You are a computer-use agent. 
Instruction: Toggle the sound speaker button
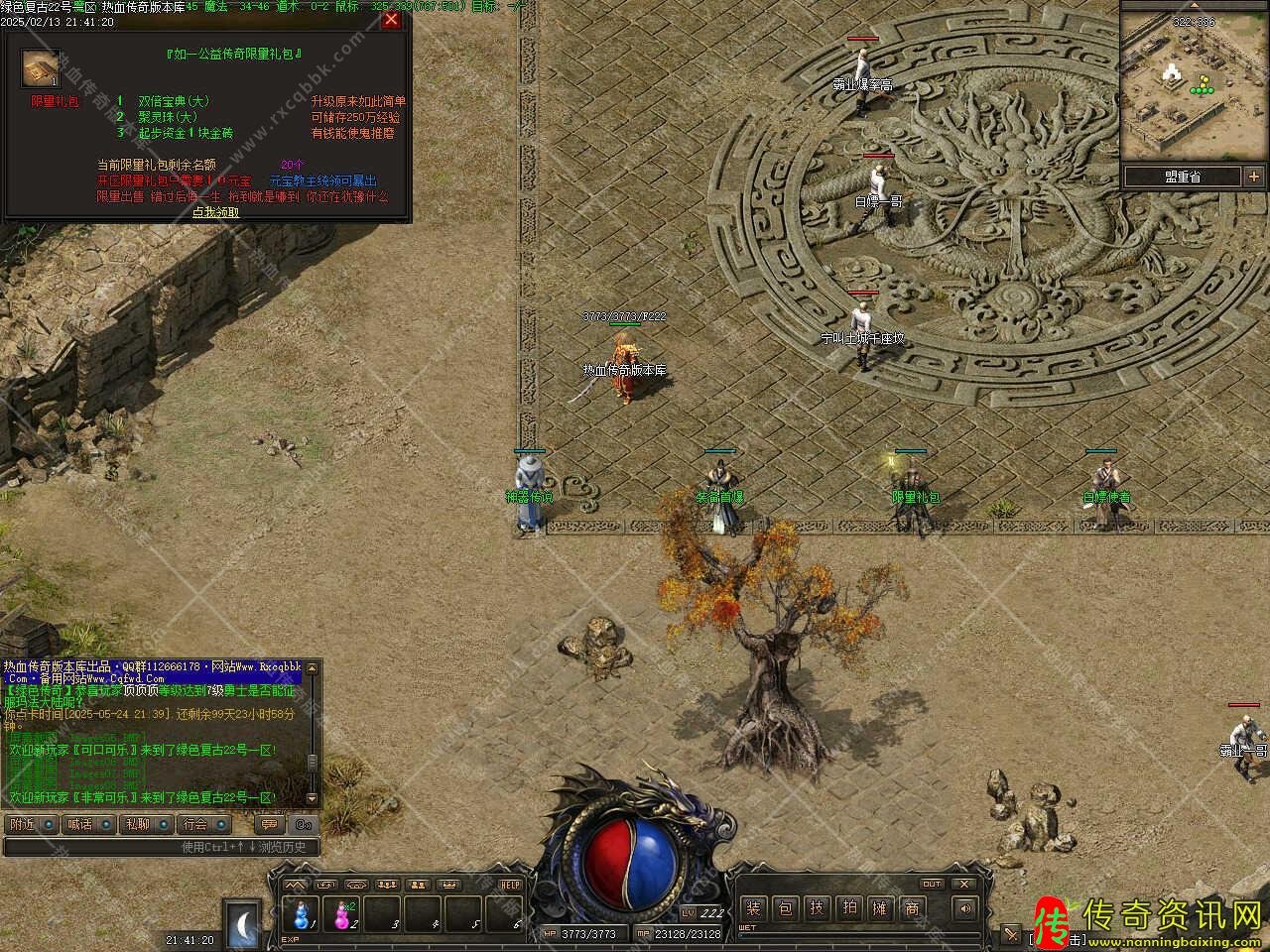pyautogui.click(x=964, y=908)
